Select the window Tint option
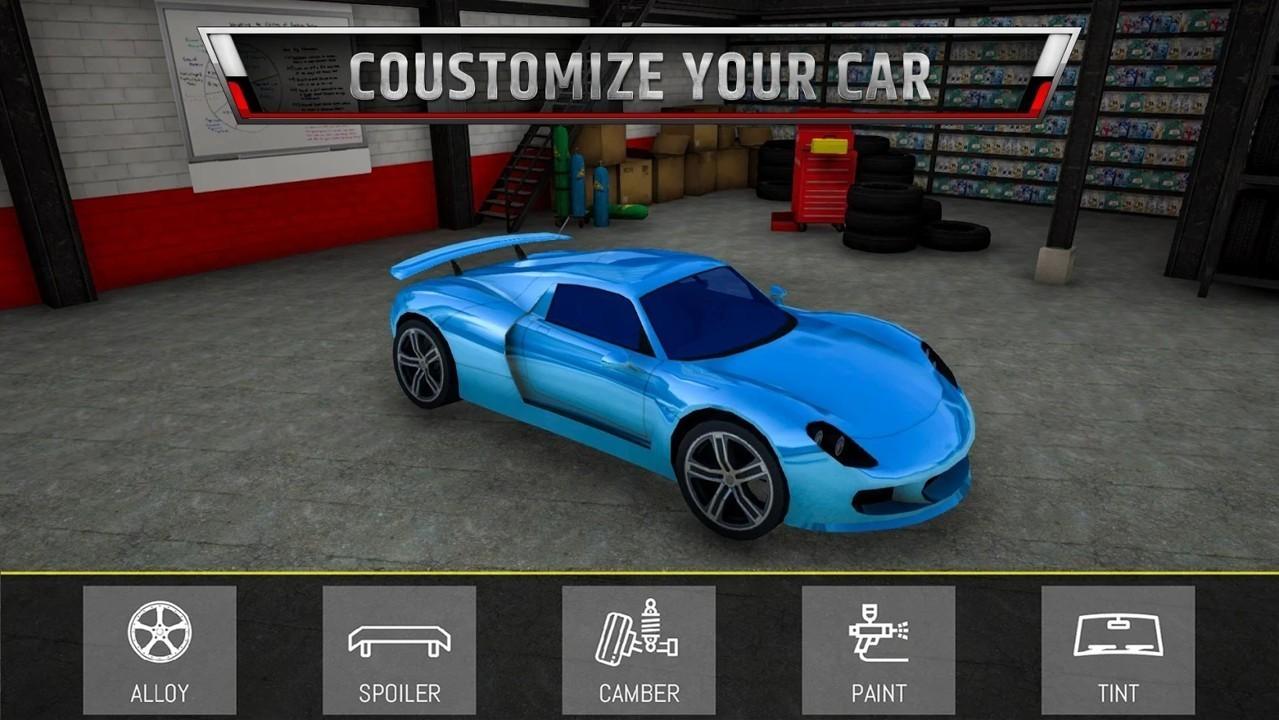Viewport: 1279px width, 720px height. point(1118,650)
